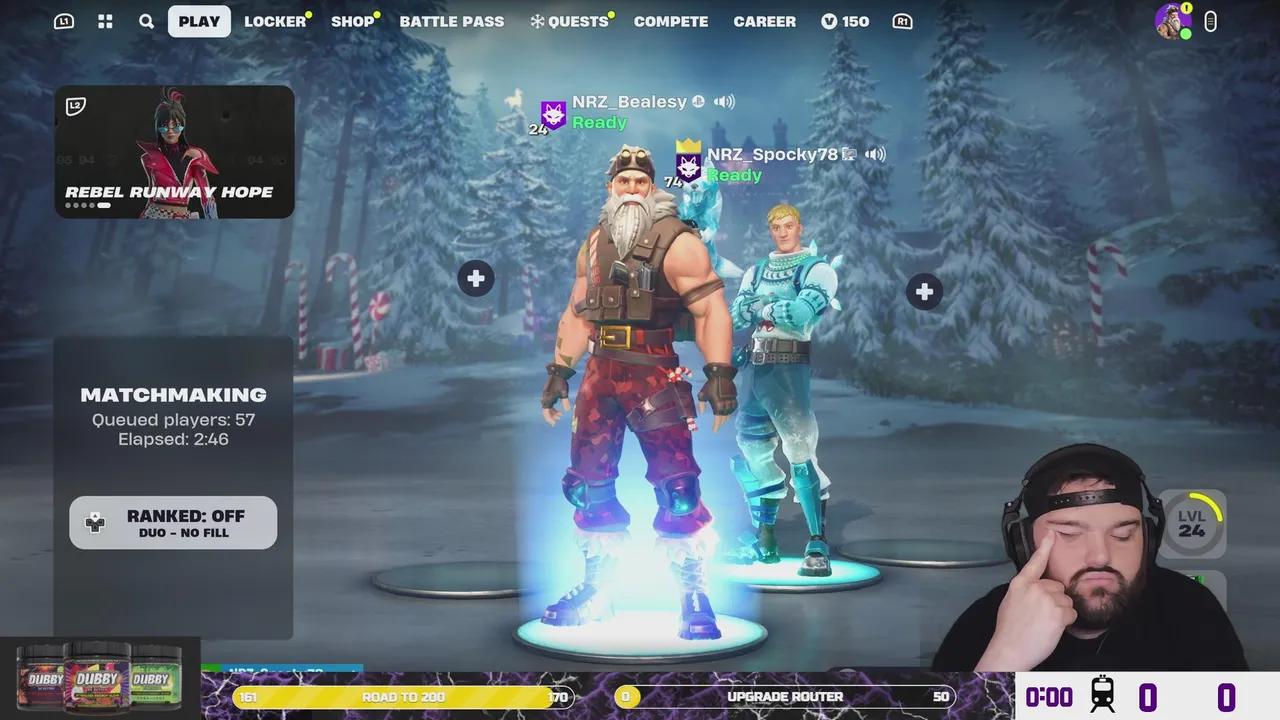Select the Ranked mode crosshair icon
Viewport: 1280px width, 720px height.
point(95,522)
